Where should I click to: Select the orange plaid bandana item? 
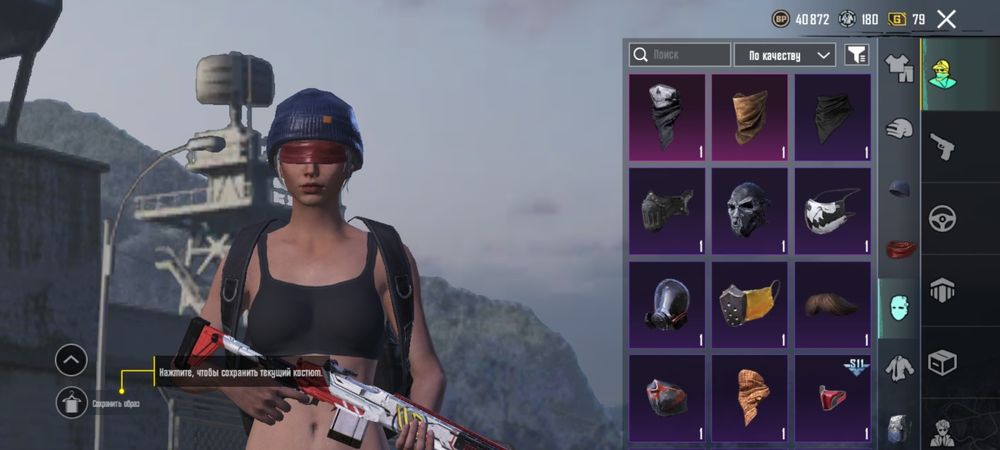(x=750, y=397)
